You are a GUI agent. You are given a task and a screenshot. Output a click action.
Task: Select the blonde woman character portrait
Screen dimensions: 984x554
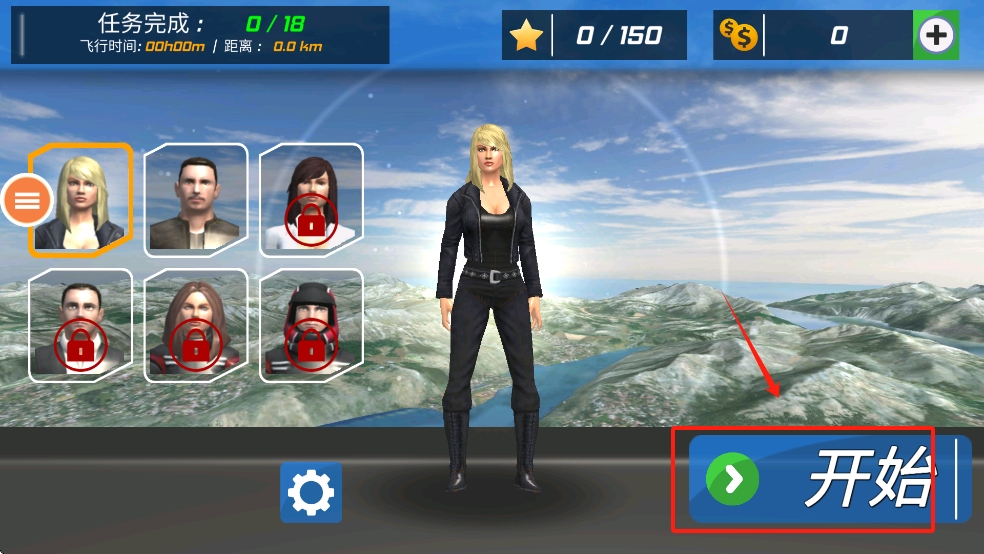[82, 198]
